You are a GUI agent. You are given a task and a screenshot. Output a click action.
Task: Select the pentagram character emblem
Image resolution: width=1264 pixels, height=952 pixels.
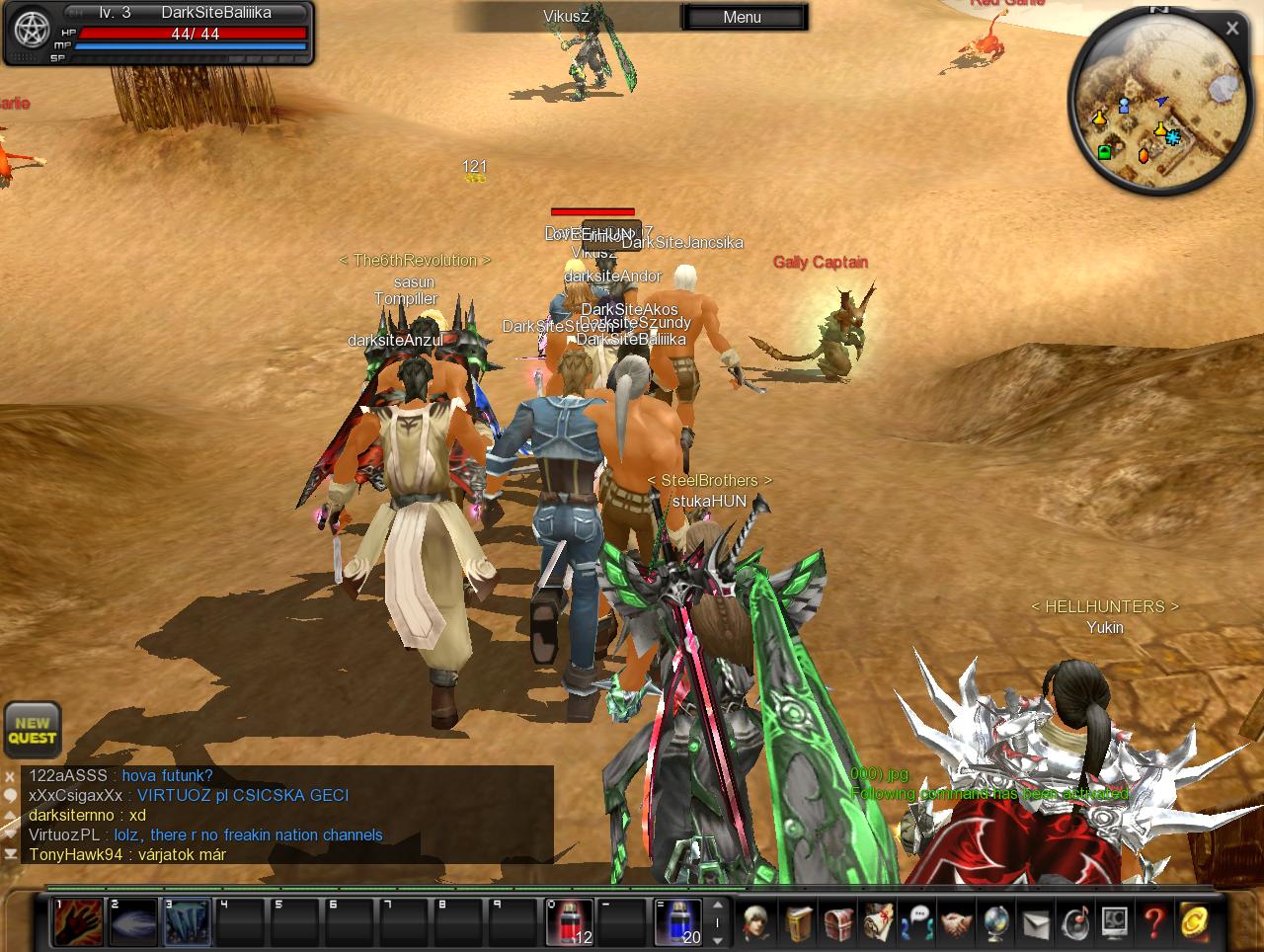tap(32, 32)
